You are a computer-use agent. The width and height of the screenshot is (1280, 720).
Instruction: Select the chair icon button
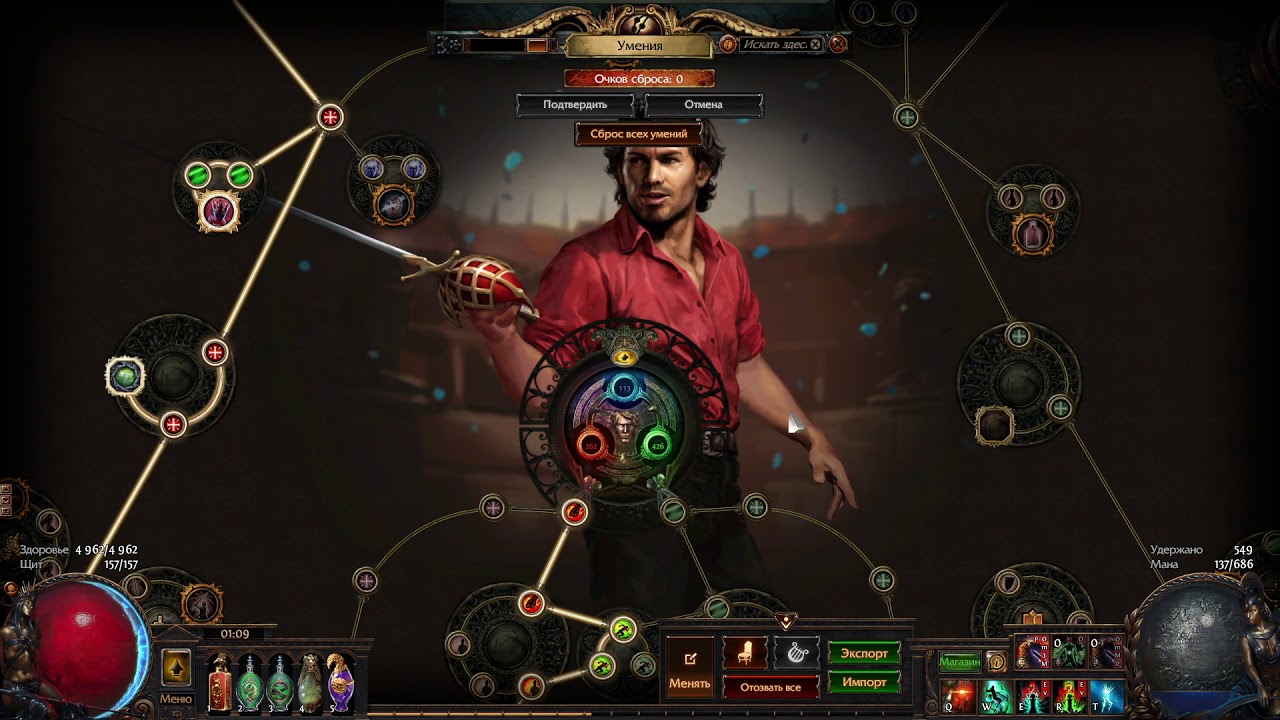[744, 653]
